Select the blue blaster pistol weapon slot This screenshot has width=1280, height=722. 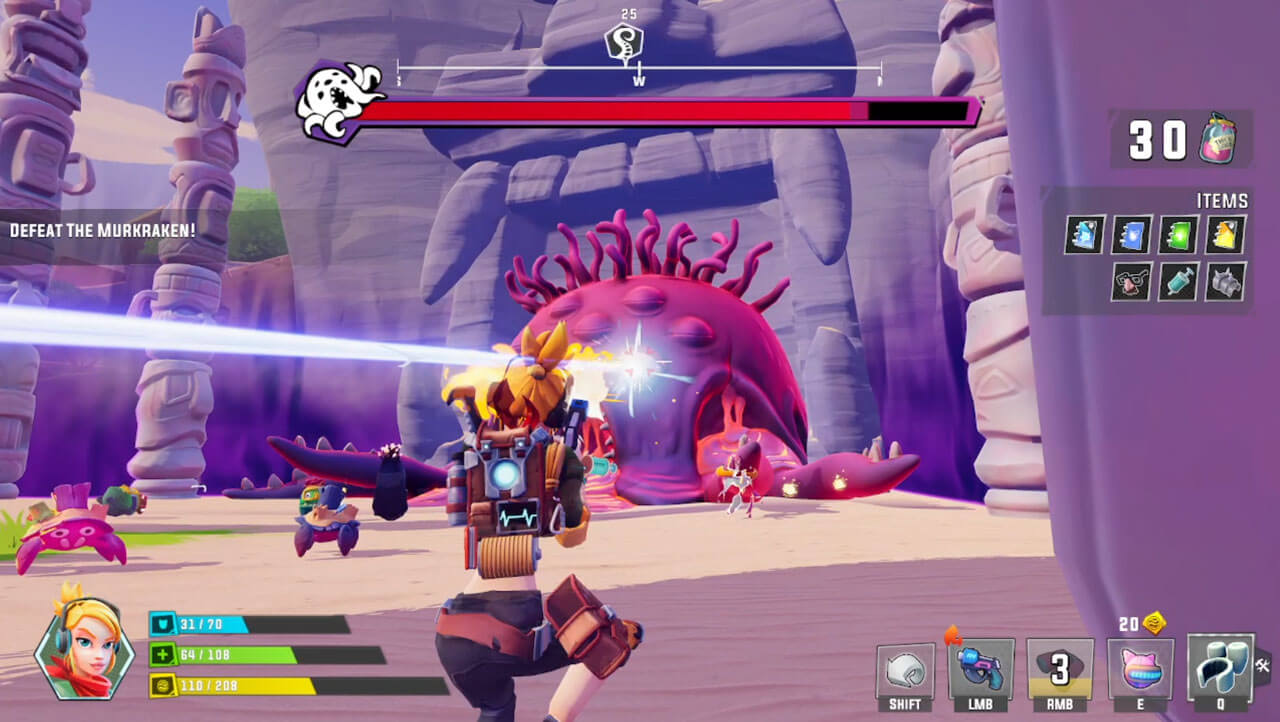click(x=981, y=669)
